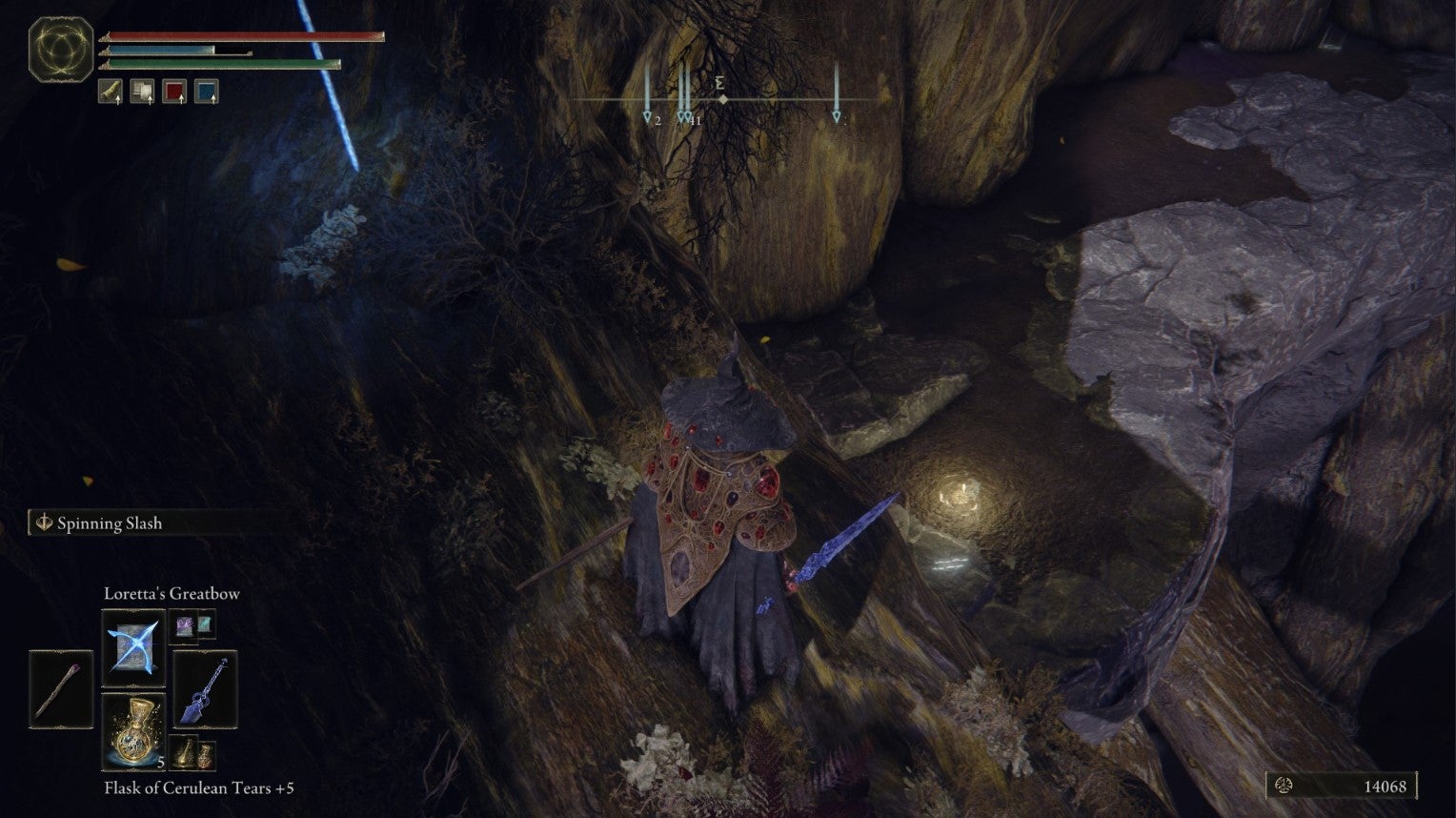Click the Spinning Slash skill emblem
1456x818 pixels.
[43, 522]
